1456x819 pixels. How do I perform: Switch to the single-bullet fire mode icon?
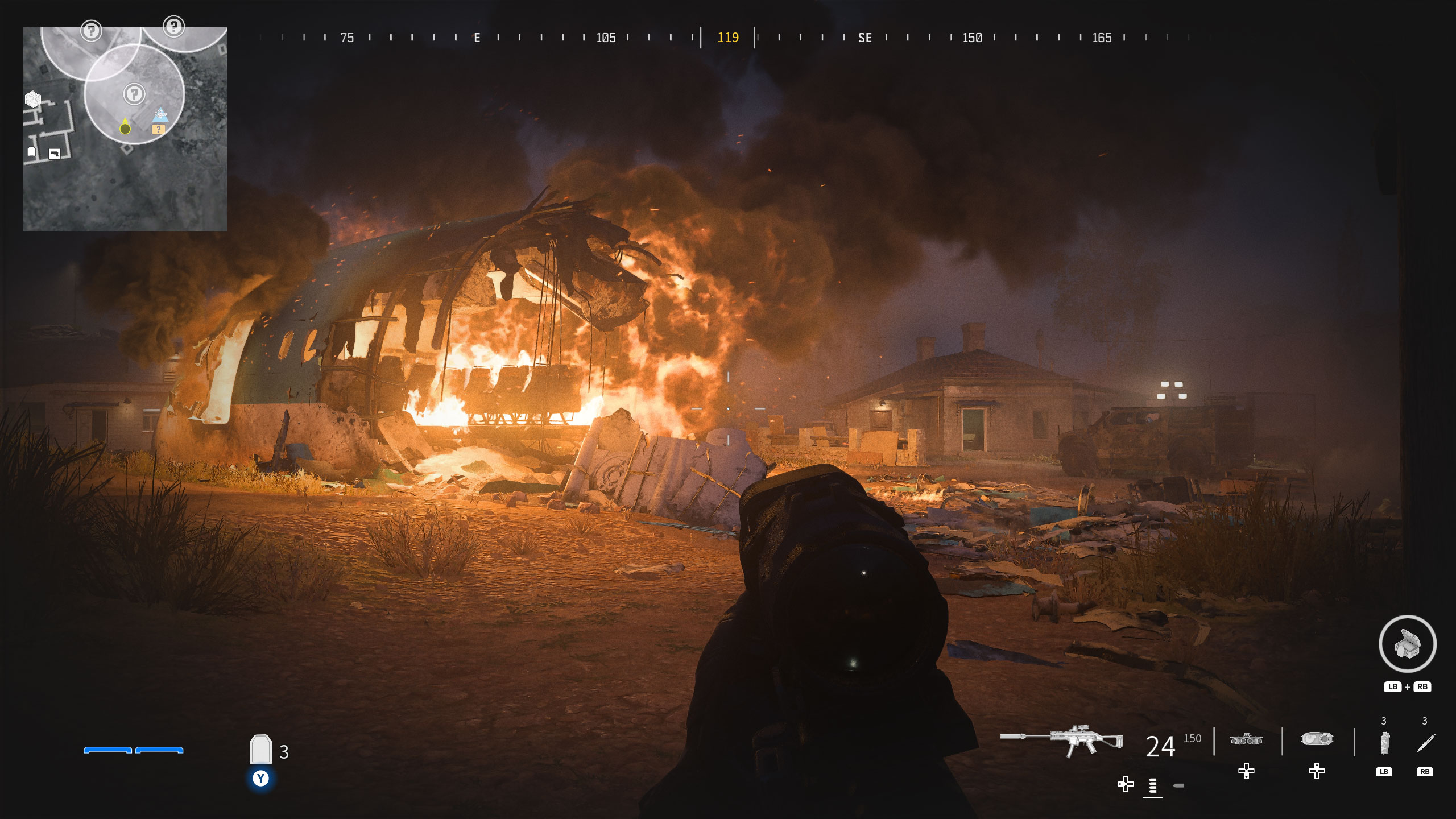point(1178,786)
